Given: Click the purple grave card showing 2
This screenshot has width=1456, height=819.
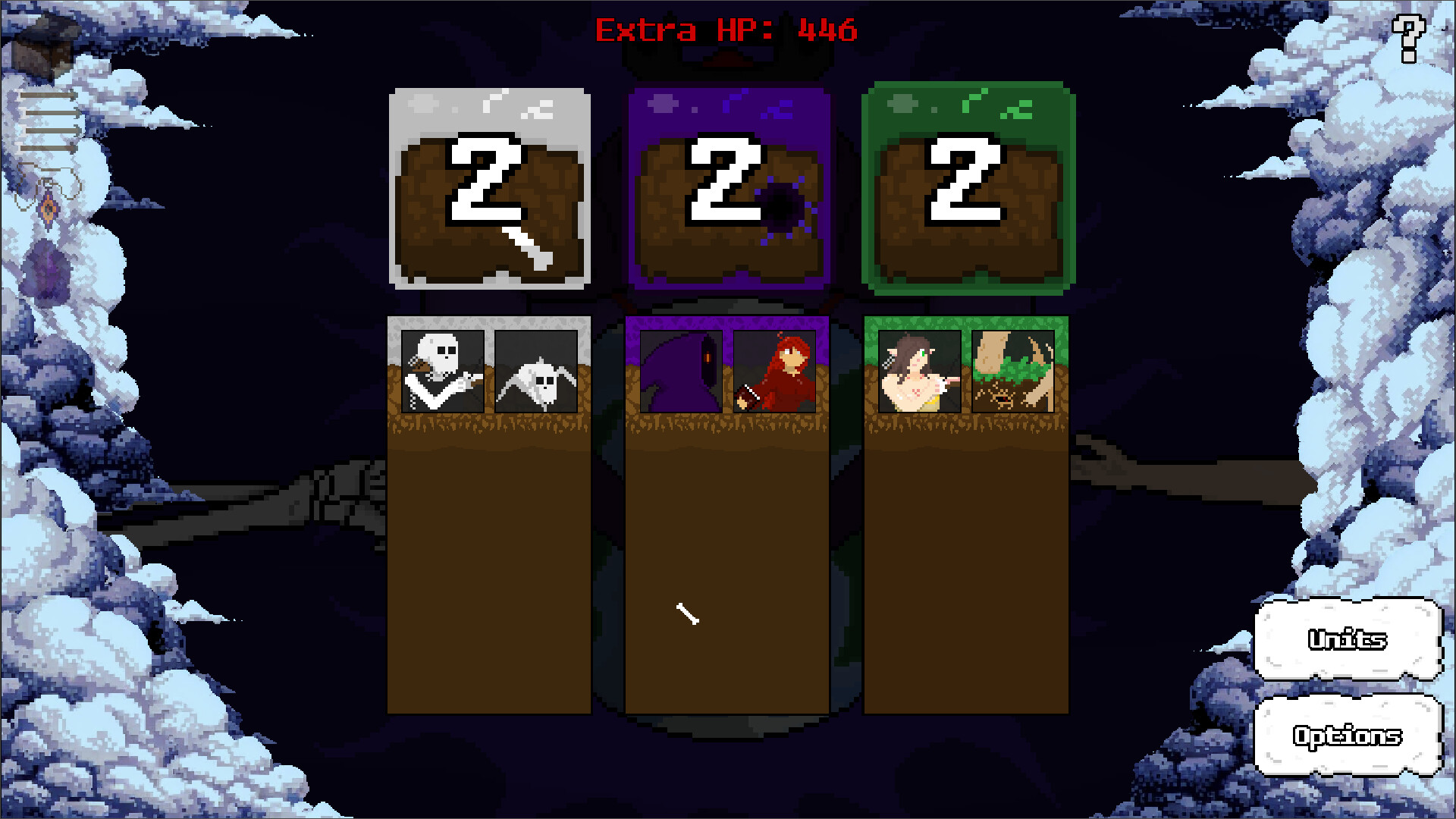Looking at the screenshot, I should [x=726, y=186].
